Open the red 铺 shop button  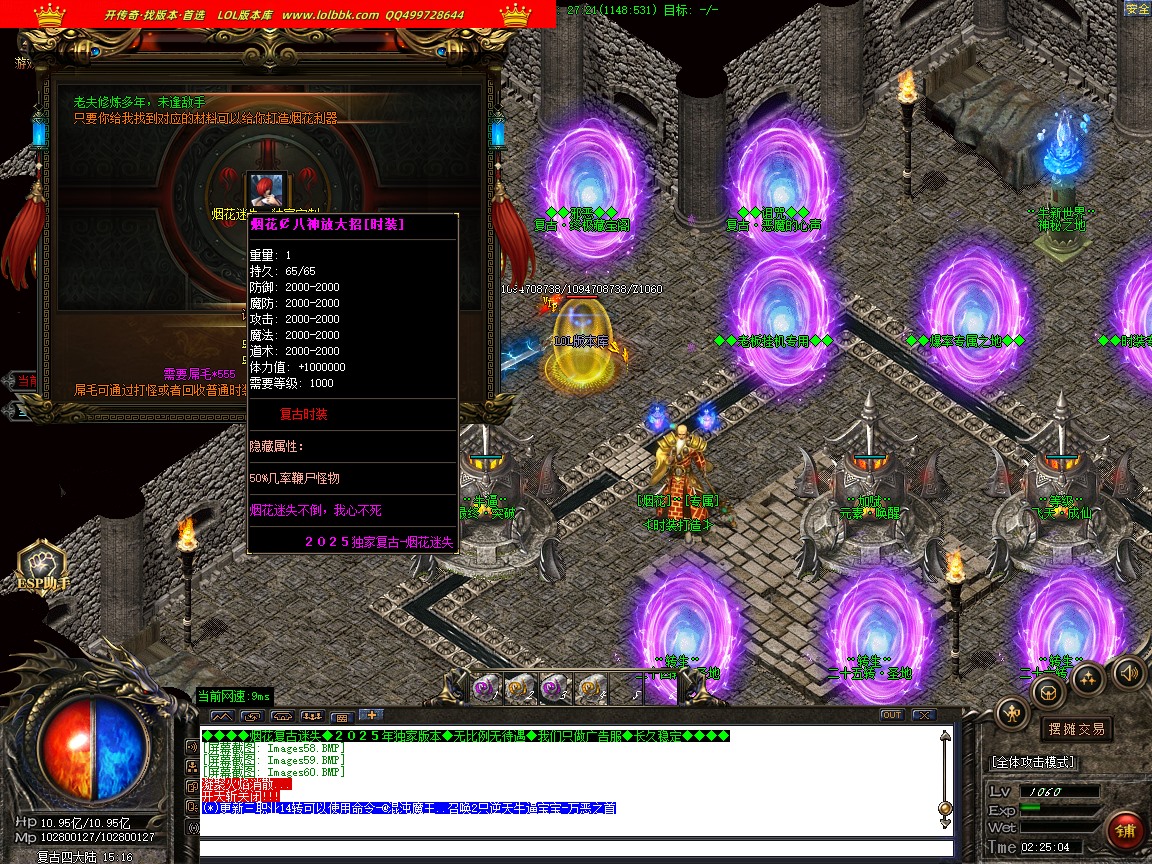[x=1126, y=832]
